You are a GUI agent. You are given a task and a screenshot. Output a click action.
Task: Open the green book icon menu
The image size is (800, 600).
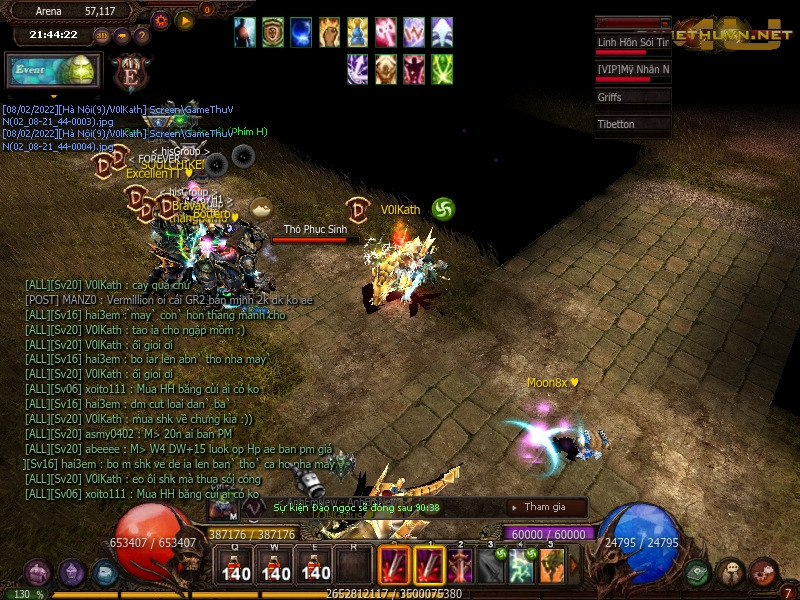698,573
